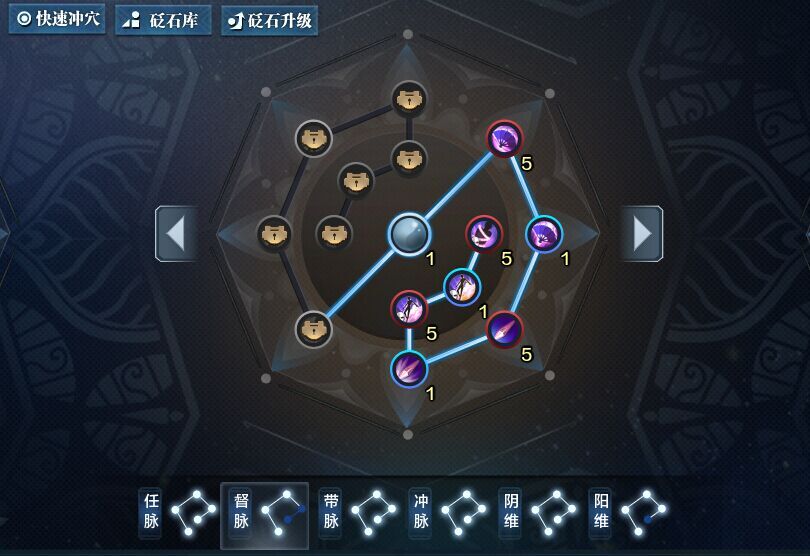Show the 阳维 meridian tab

(x=627, y=514)
